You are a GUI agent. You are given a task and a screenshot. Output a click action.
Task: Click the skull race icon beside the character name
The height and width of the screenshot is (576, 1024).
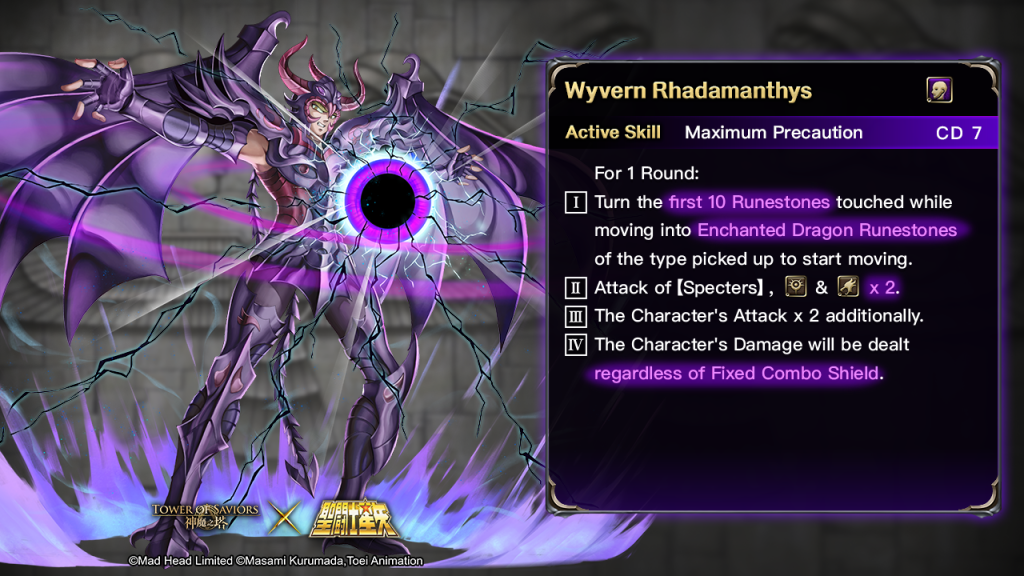[939, 90]
